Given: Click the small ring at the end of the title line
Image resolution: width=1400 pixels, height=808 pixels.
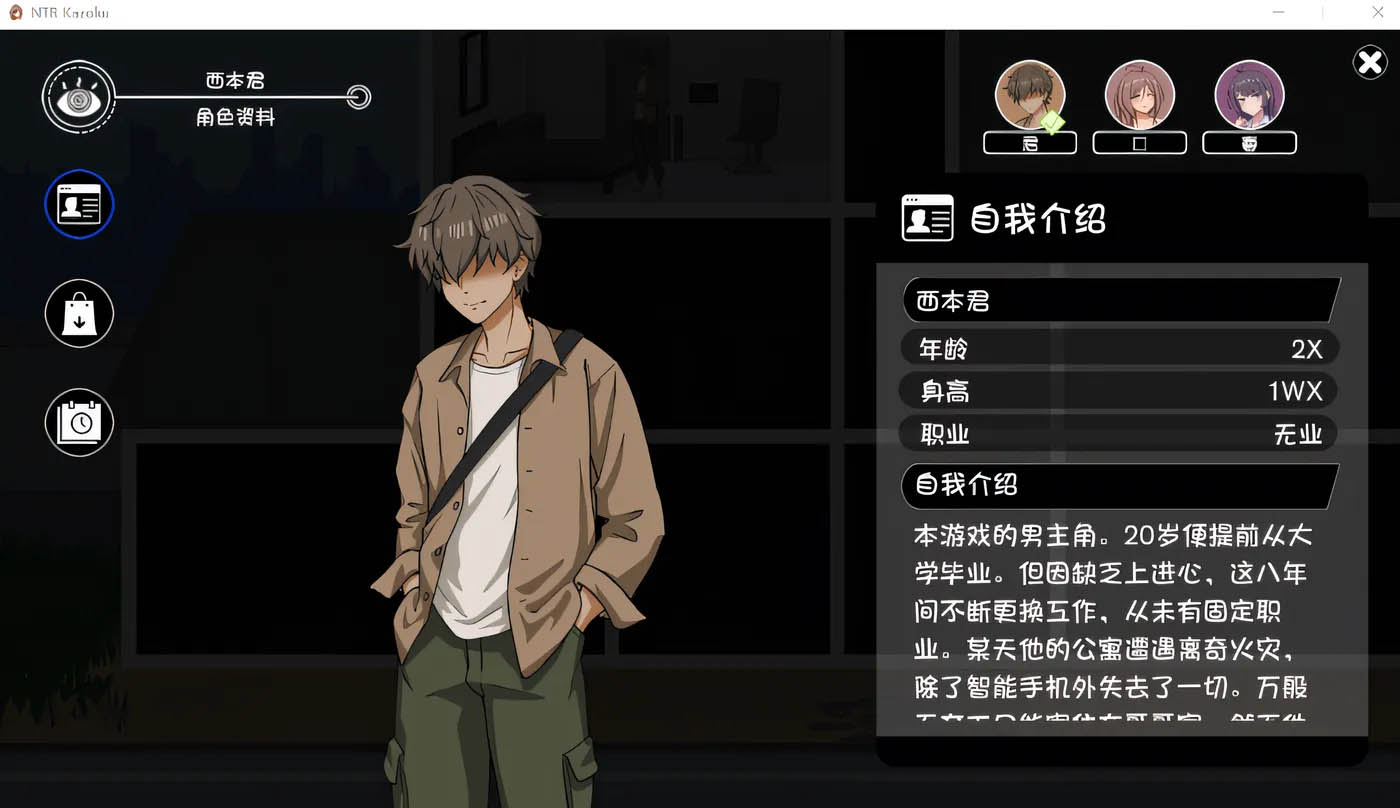Looking at the screenshot, I should point(358,98).
